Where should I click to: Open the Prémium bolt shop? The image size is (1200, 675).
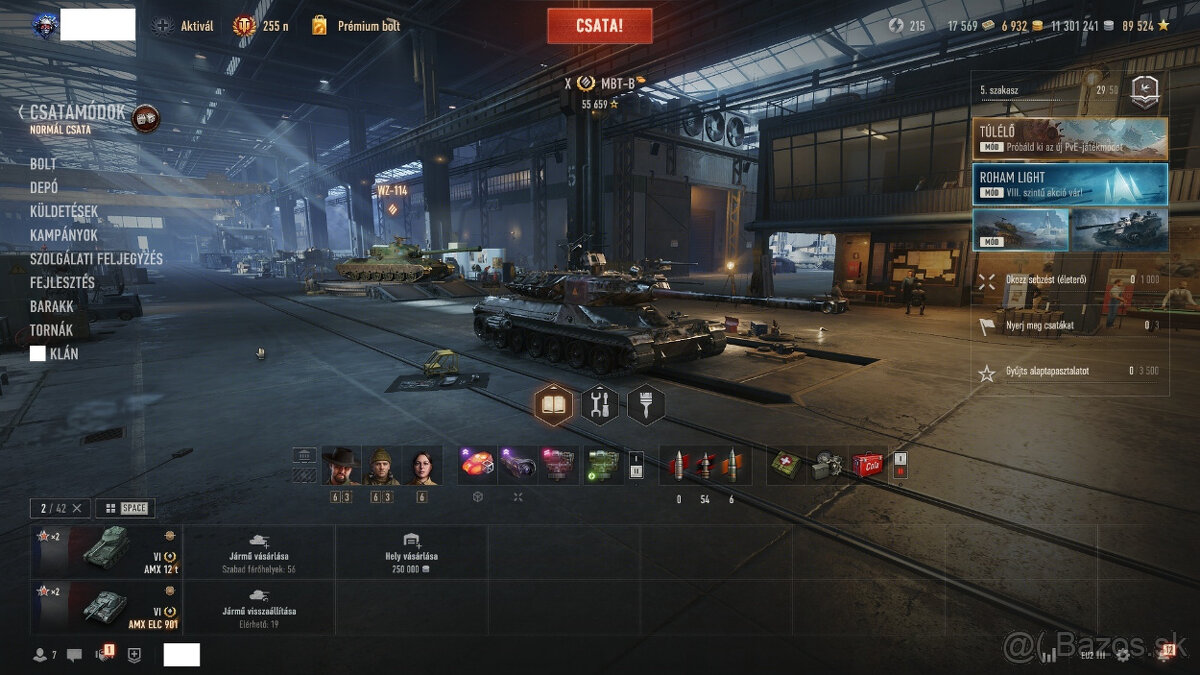pyautogui.click(x=356, y=26)
